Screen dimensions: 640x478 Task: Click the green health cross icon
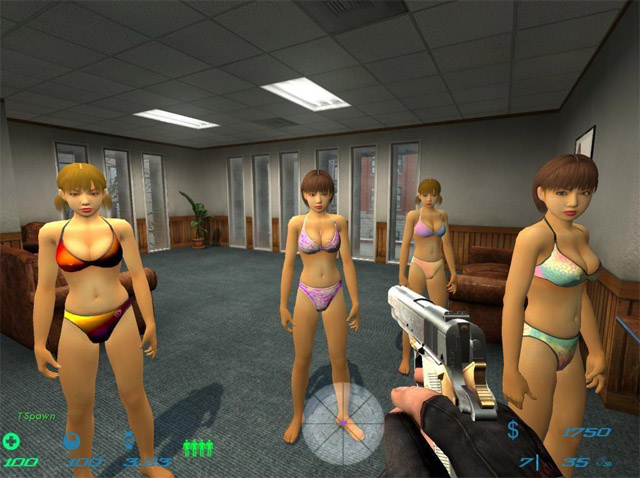[11, 441]
